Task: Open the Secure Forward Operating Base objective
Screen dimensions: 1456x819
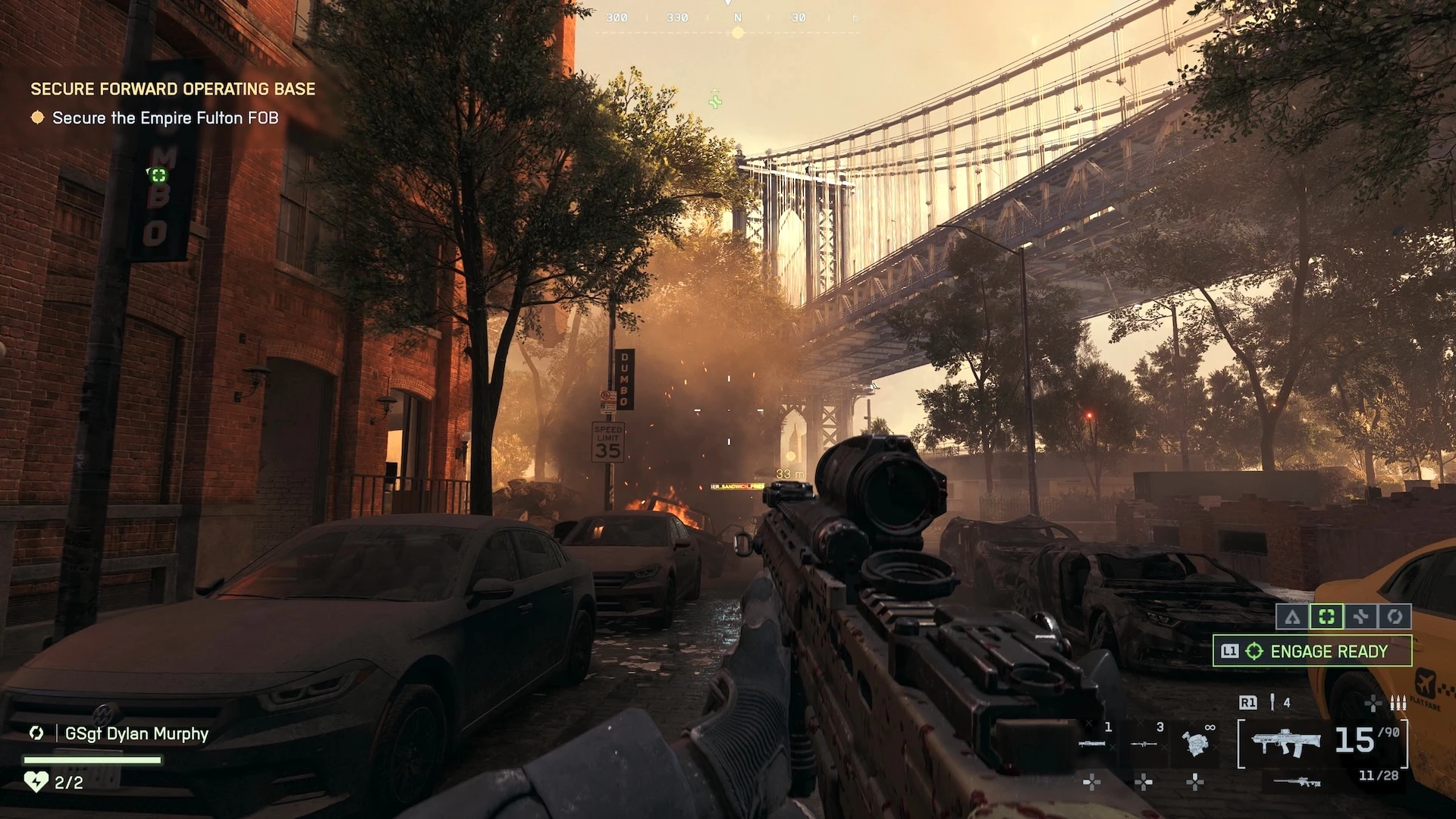Action: tap(173, 89)
